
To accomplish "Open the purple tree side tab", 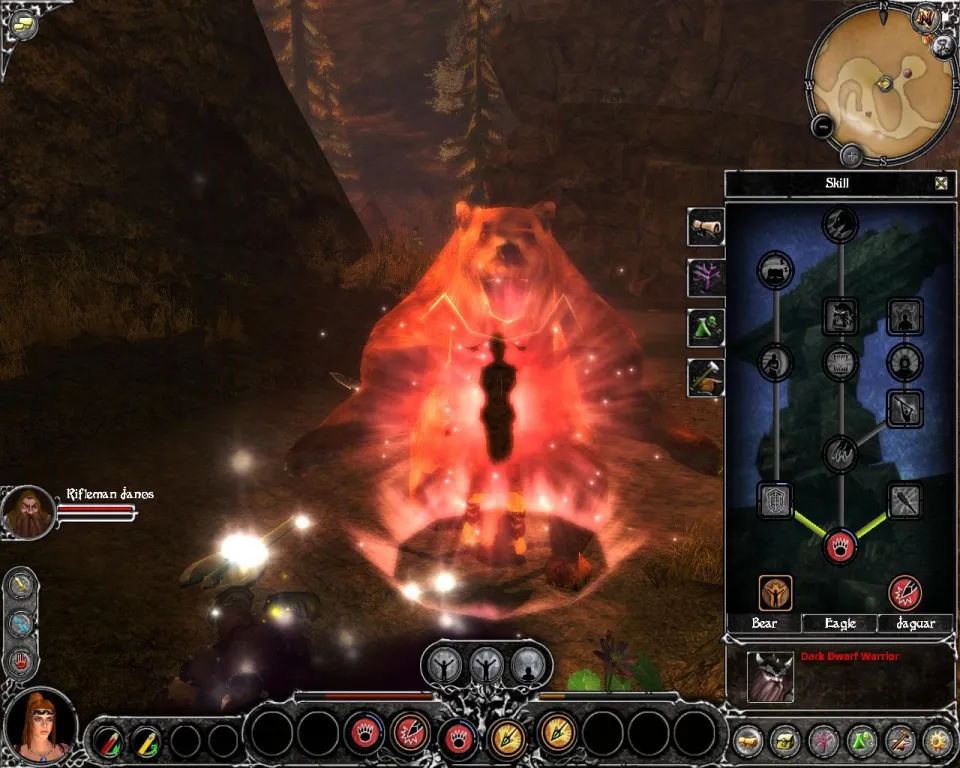I will coord(705,276).
